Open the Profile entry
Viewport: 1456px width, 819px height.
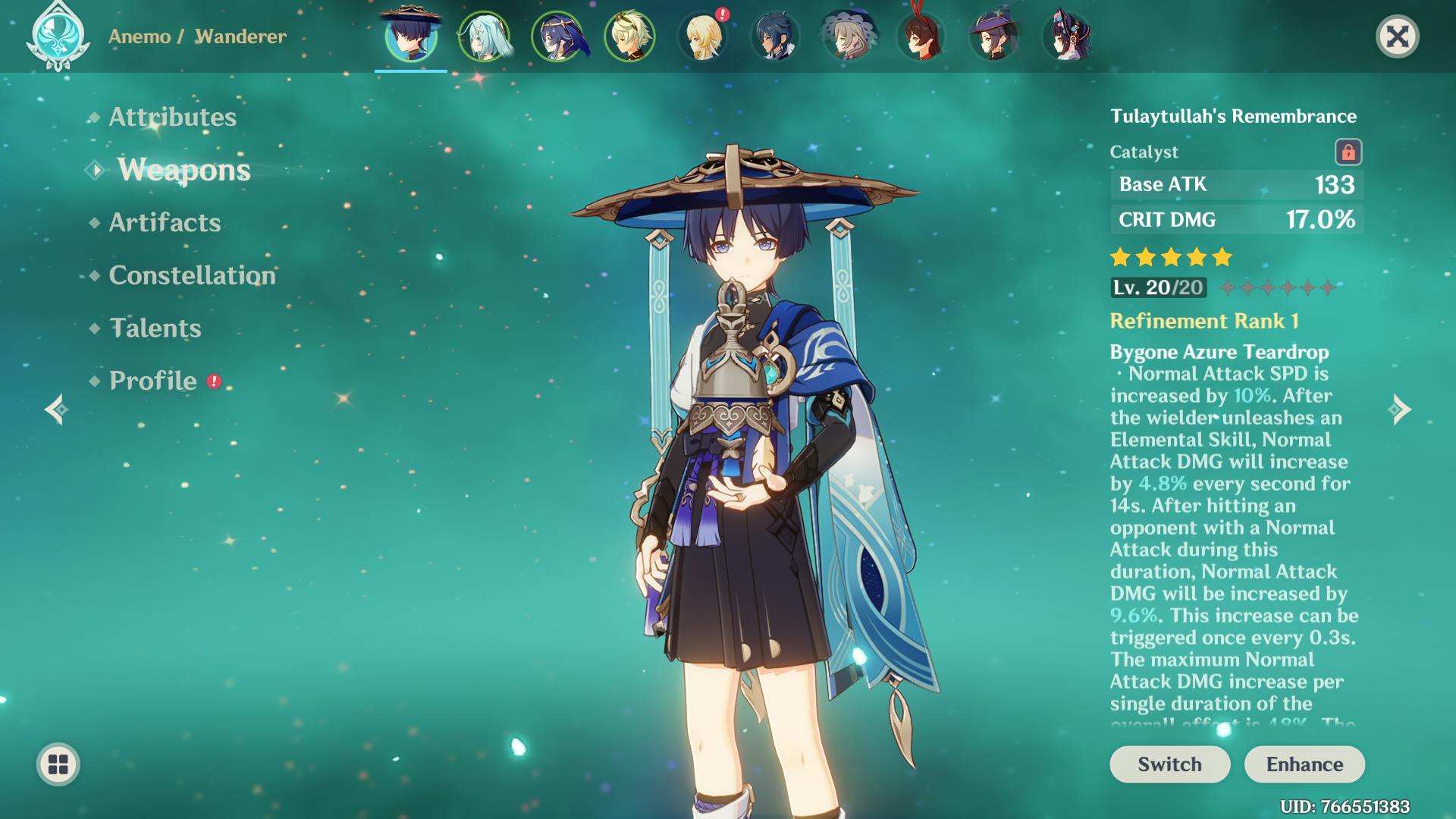(x=153, y=381)
